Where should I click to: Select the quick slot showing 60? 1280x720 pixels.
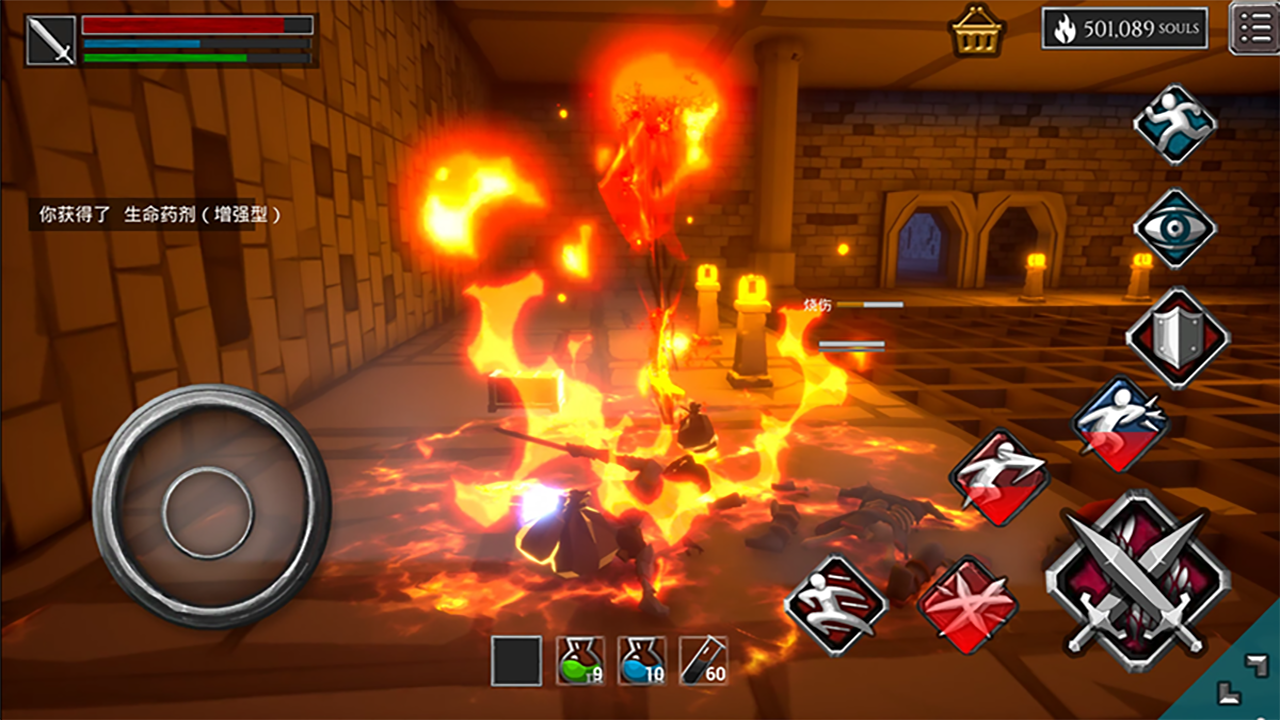[x=703, y=661]
